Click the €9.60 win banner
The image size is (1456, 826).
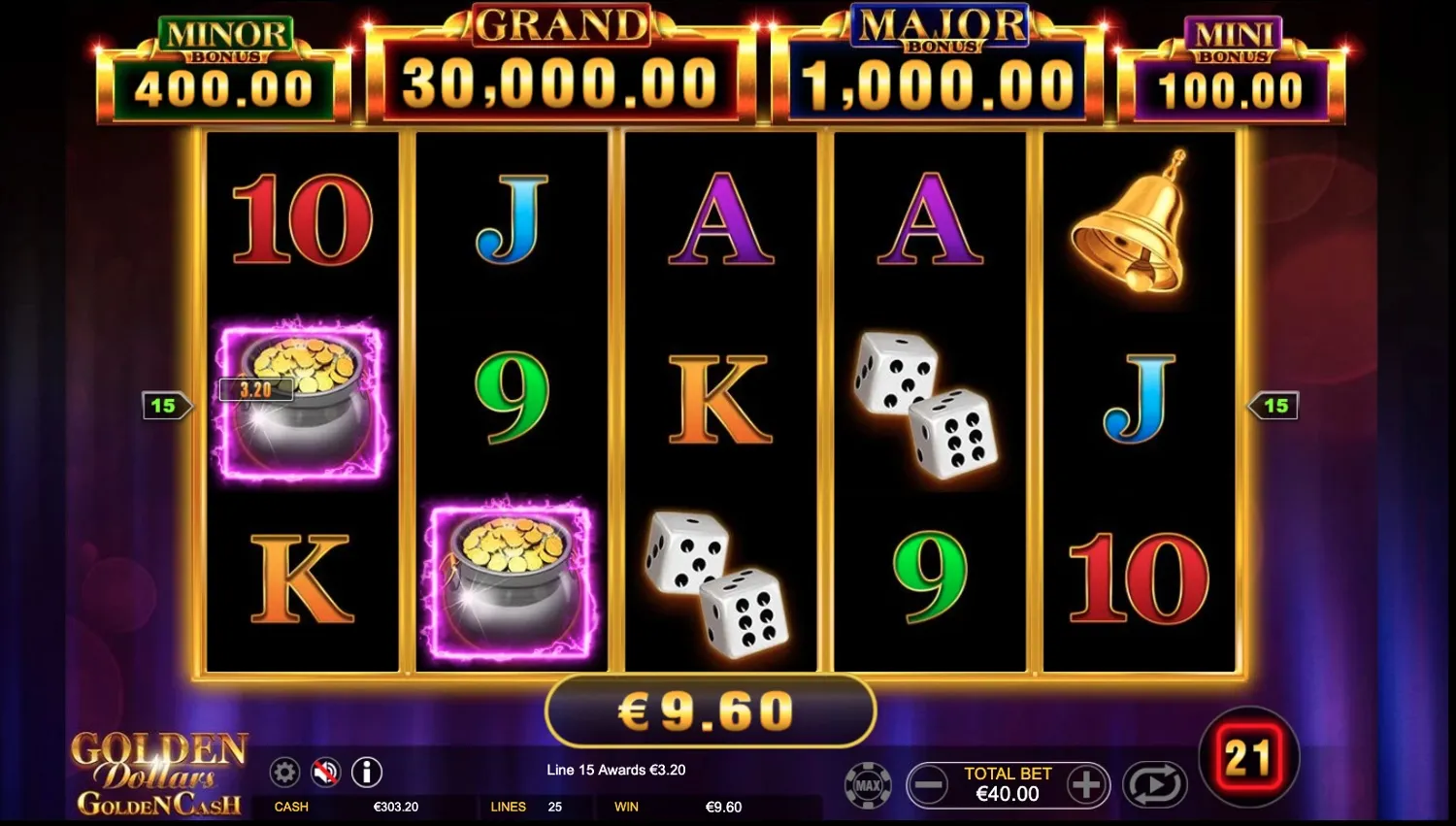710,710
